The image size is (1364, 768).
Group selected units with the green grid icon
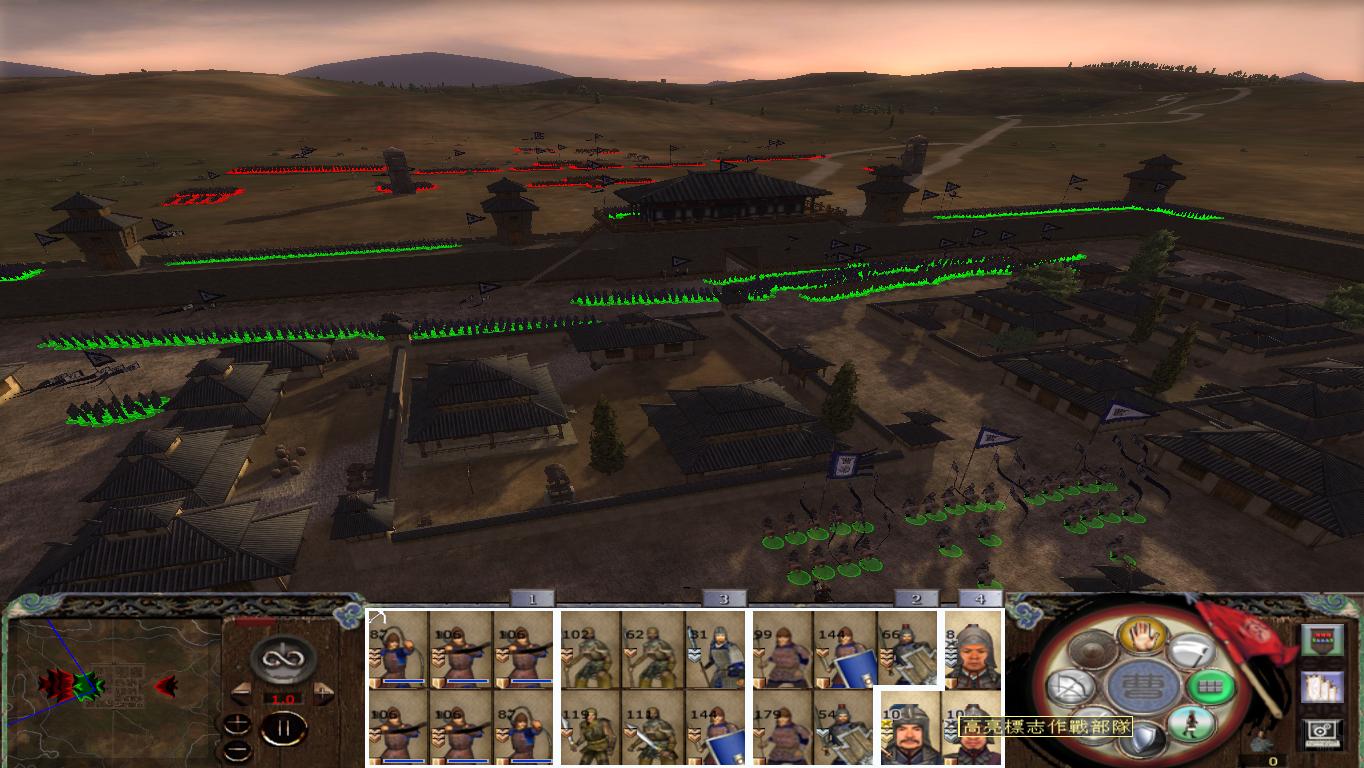1212,687
